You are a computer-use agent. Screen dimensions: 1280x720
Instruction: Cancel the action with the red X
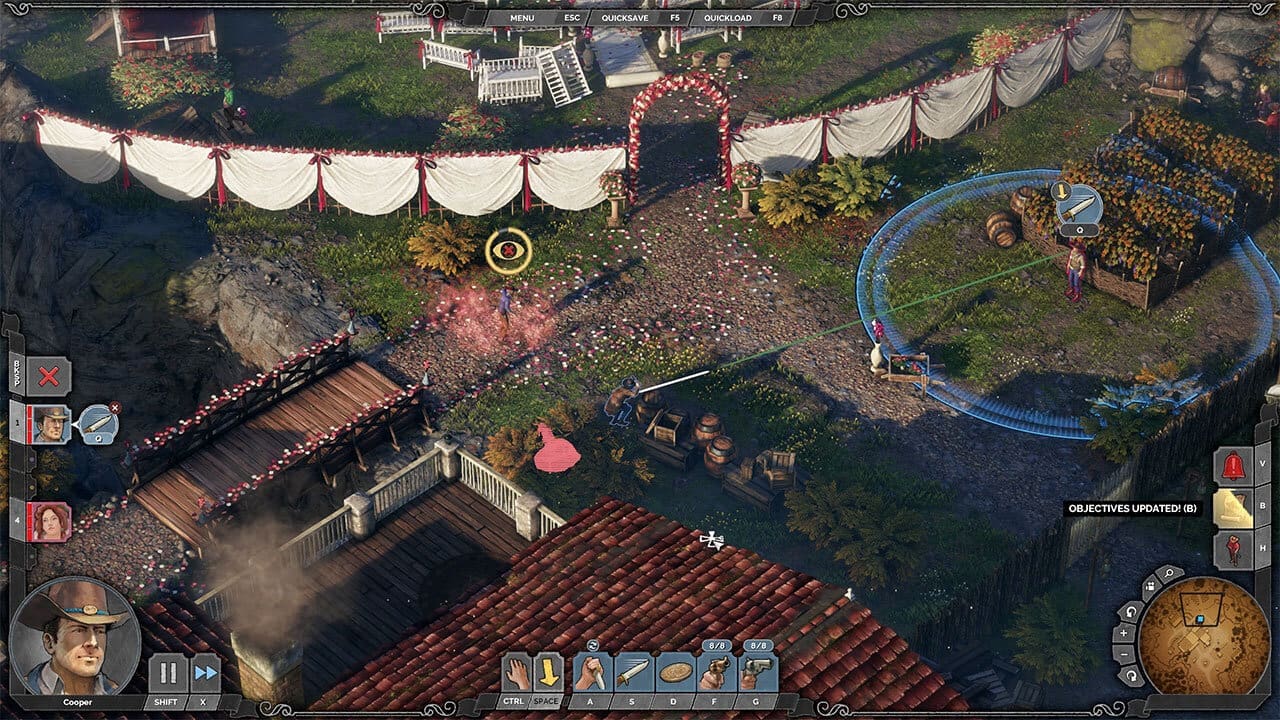coord(48,376)
